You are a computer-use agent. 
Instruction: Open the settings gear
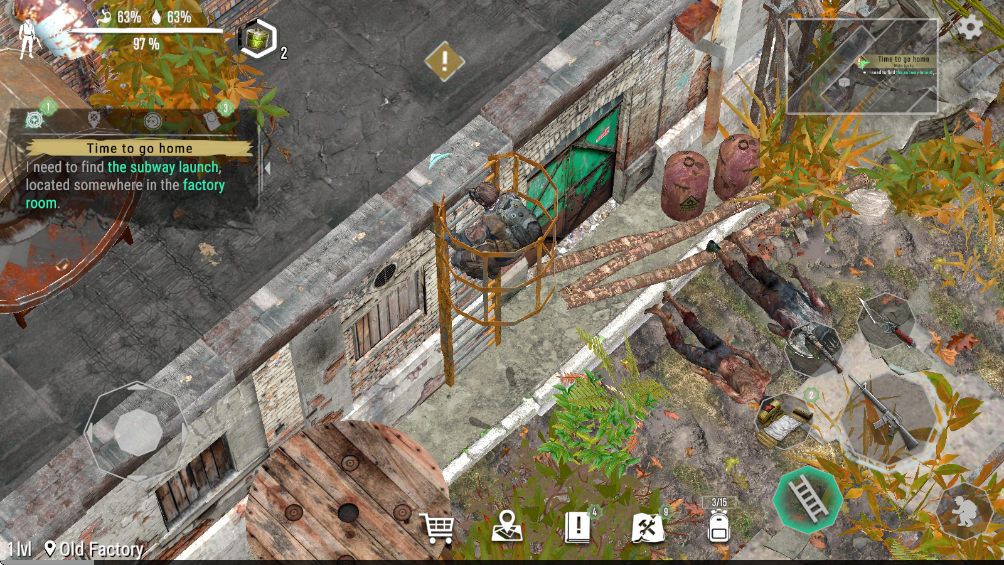point(969,28)
